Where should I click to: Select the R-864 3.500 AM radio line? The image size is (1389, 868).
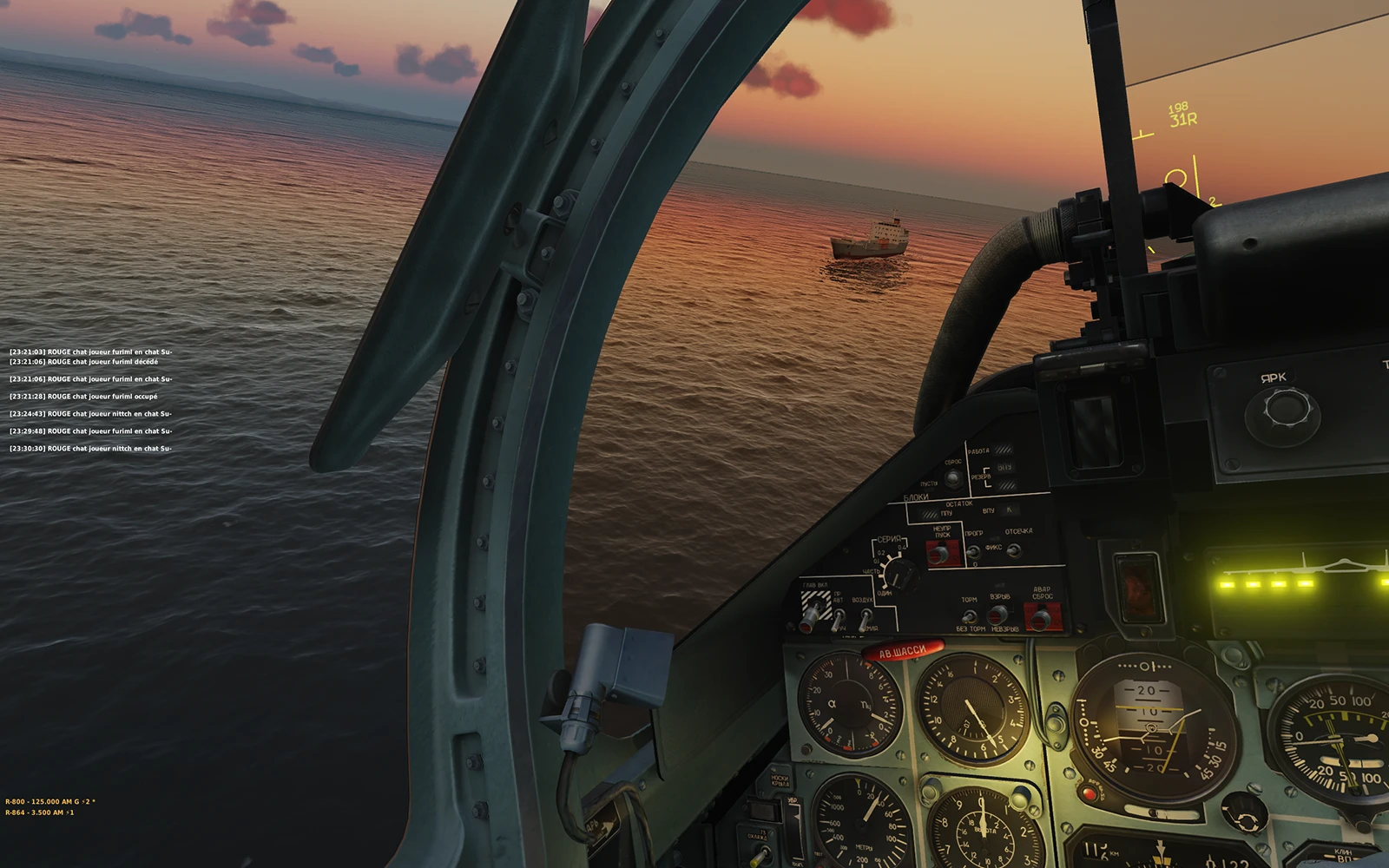click(x=39, y=812)
